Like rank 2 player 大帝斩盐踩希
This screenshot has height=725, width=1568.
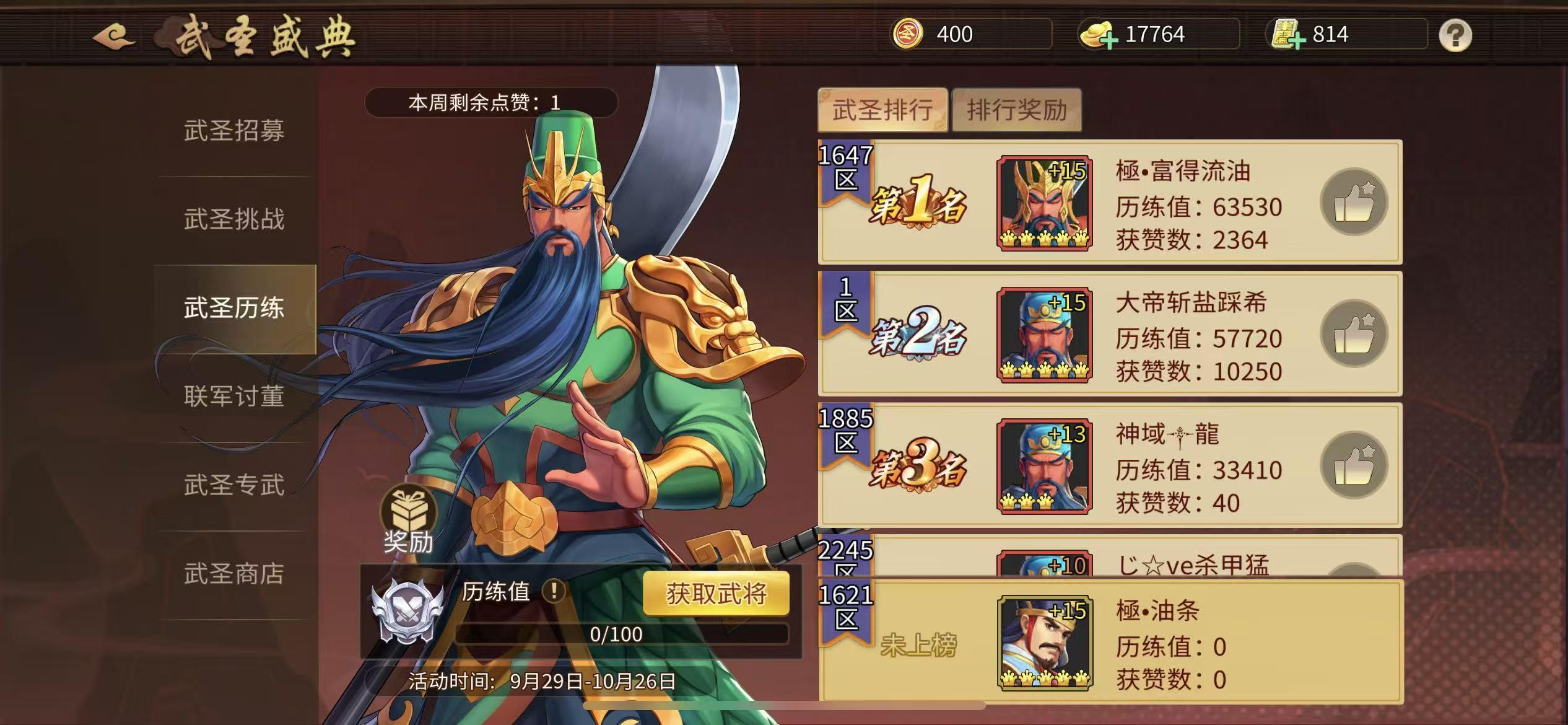[1354, 333]
